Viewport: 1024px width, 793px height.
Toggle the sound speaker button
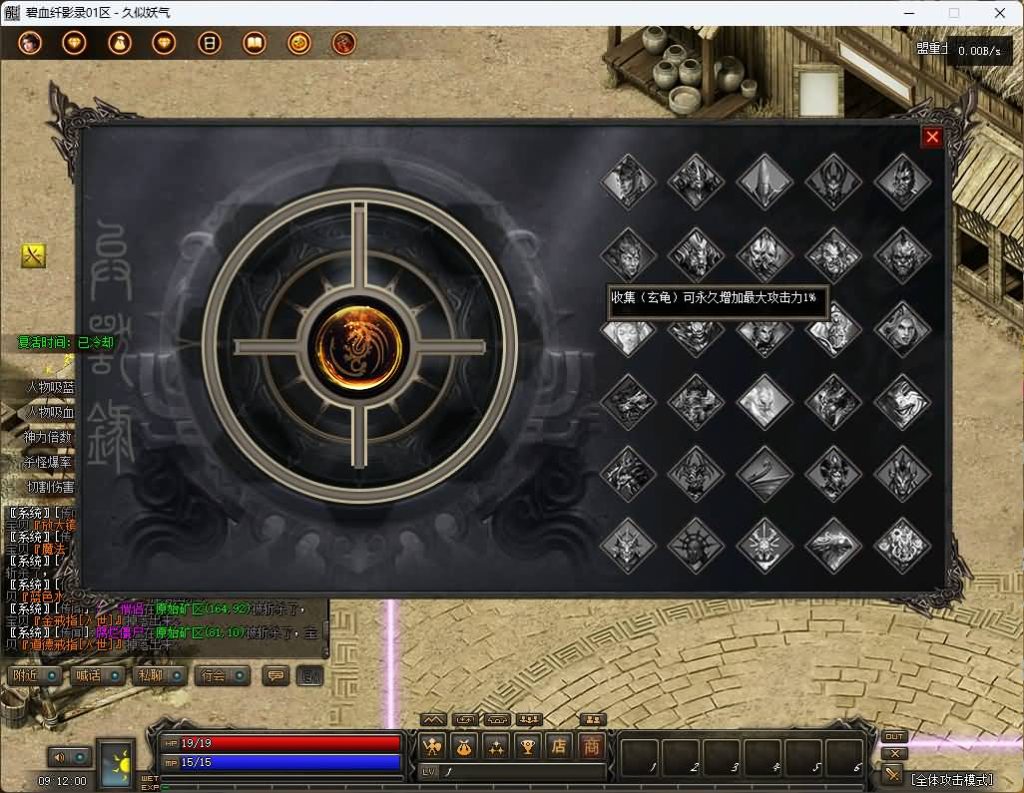click(x=61, y=757)
